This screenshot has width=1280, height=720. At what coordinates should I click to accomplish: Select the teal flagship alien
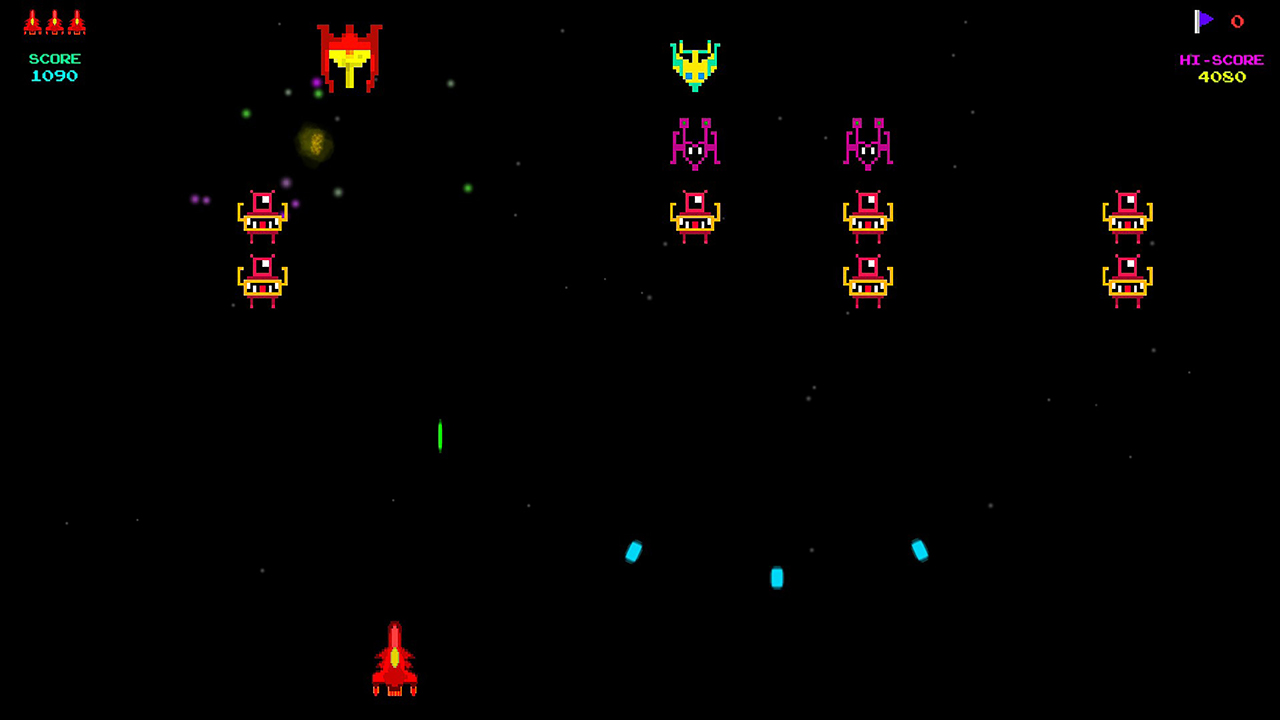[x=696, y=66]
